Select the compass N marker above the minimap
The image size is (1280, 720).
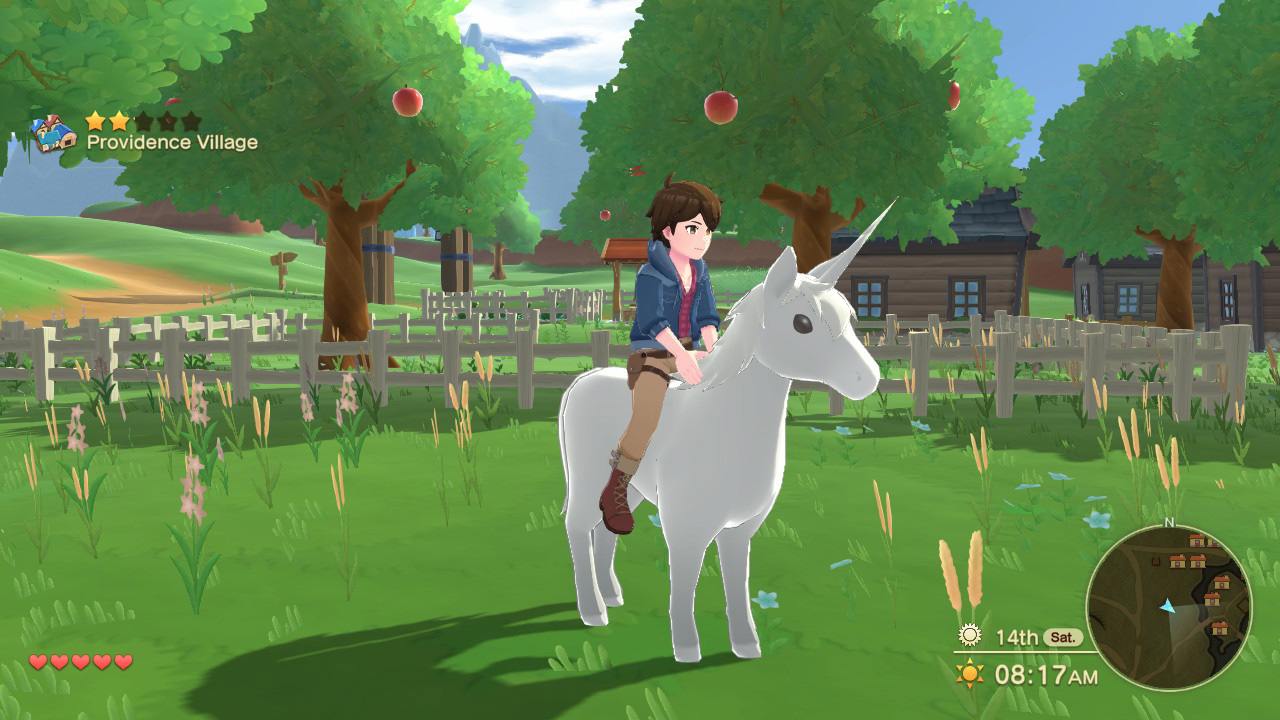[x=1169, y=522]
